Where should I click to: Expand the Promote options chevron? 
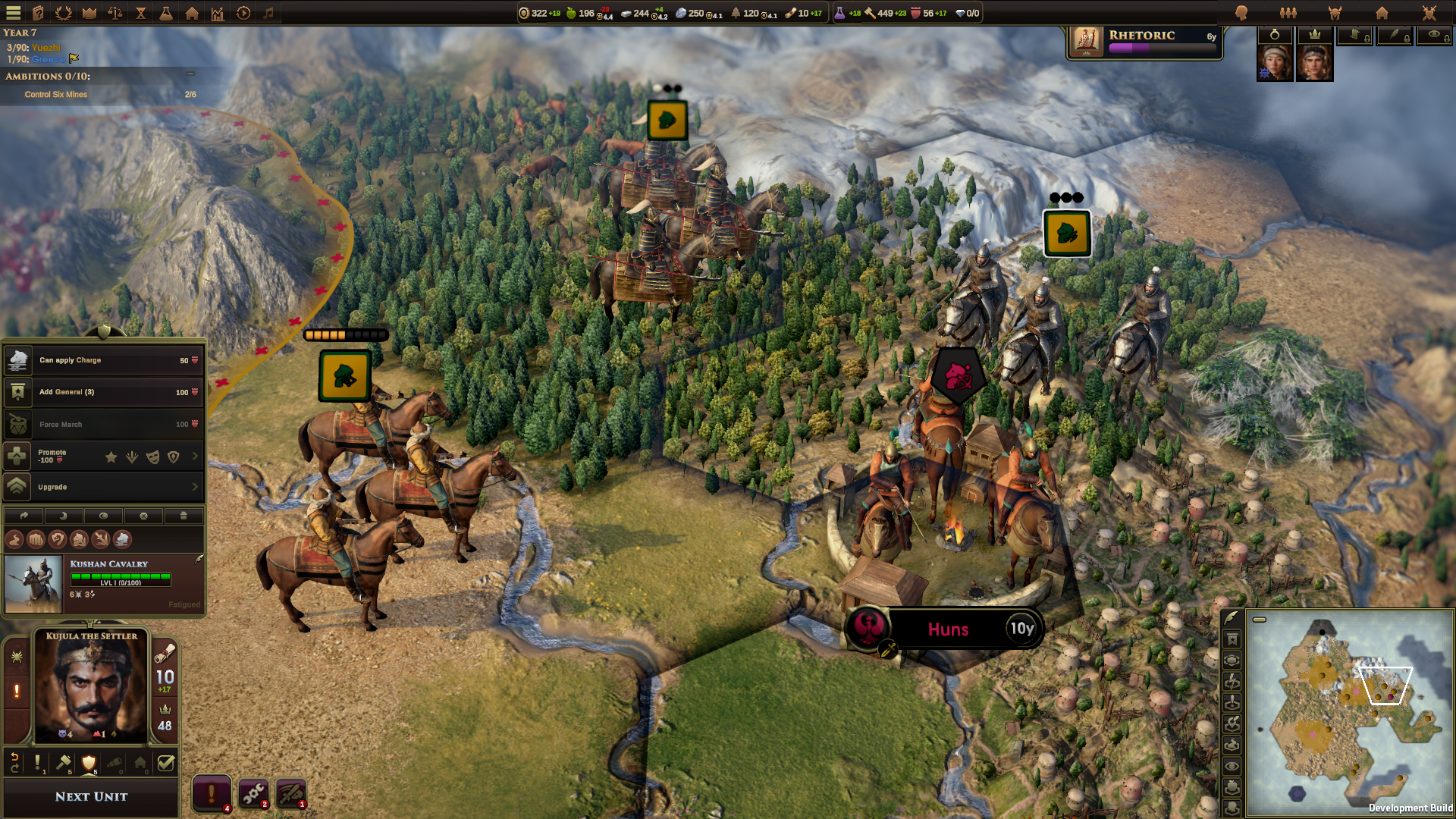click(196, 457)
